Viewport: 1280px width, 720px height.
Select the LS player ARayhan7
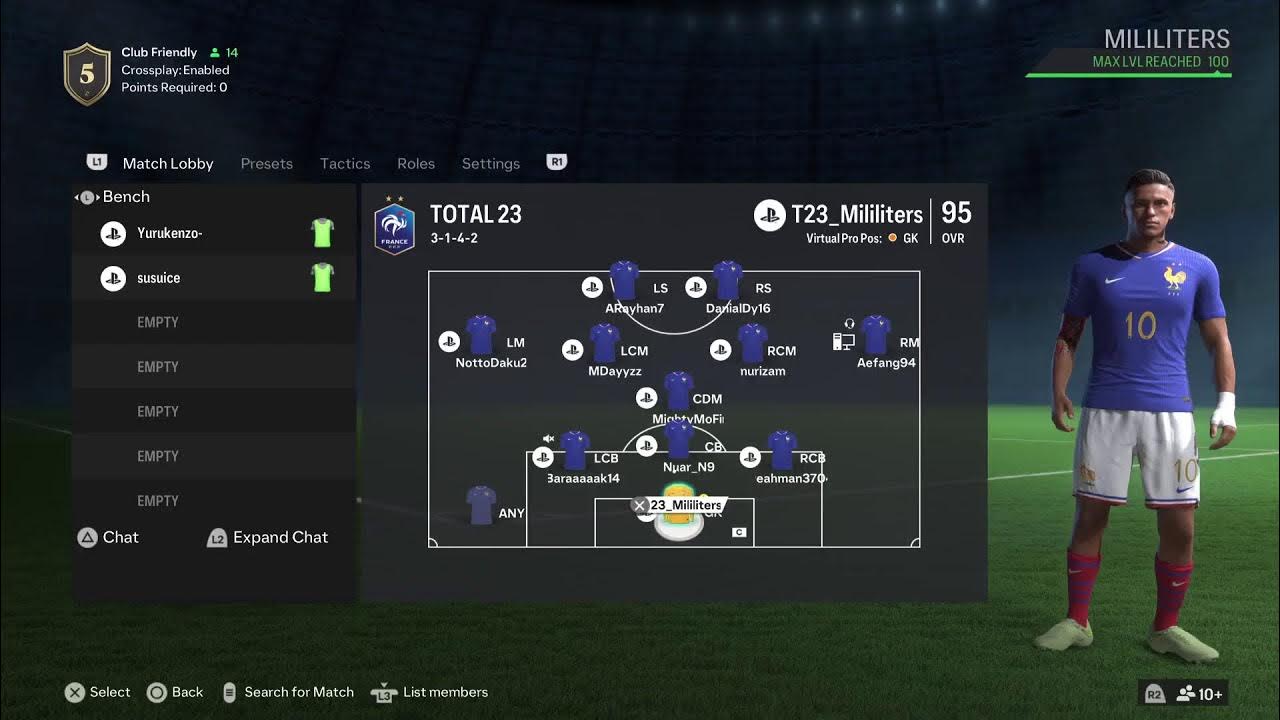624,283
